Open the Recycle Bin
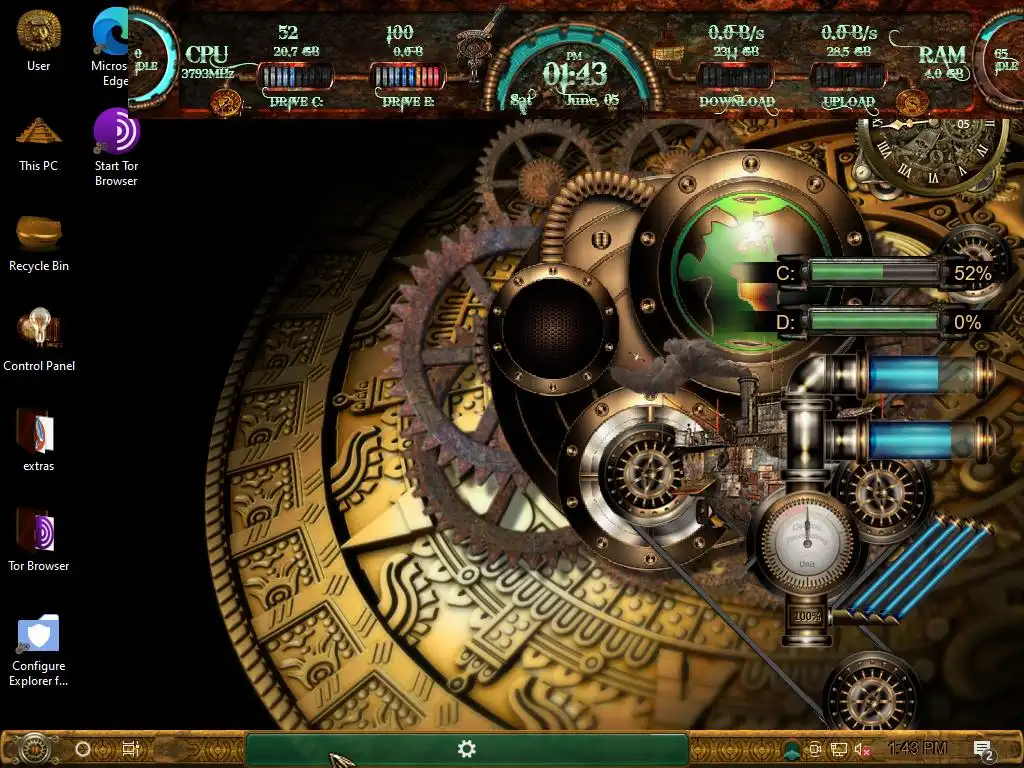 click(38, 234)
